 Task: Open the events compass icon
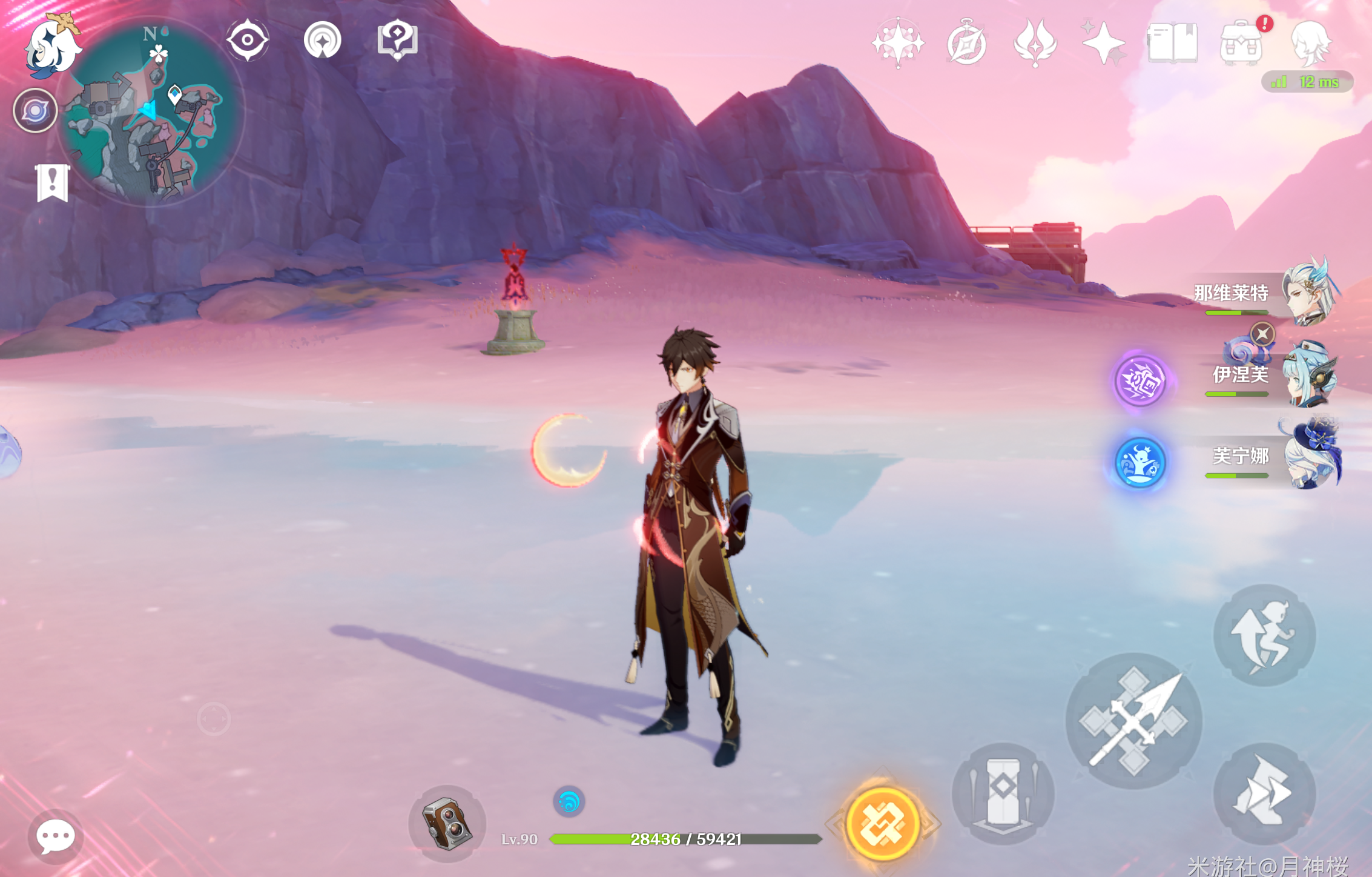click(966, 42)
